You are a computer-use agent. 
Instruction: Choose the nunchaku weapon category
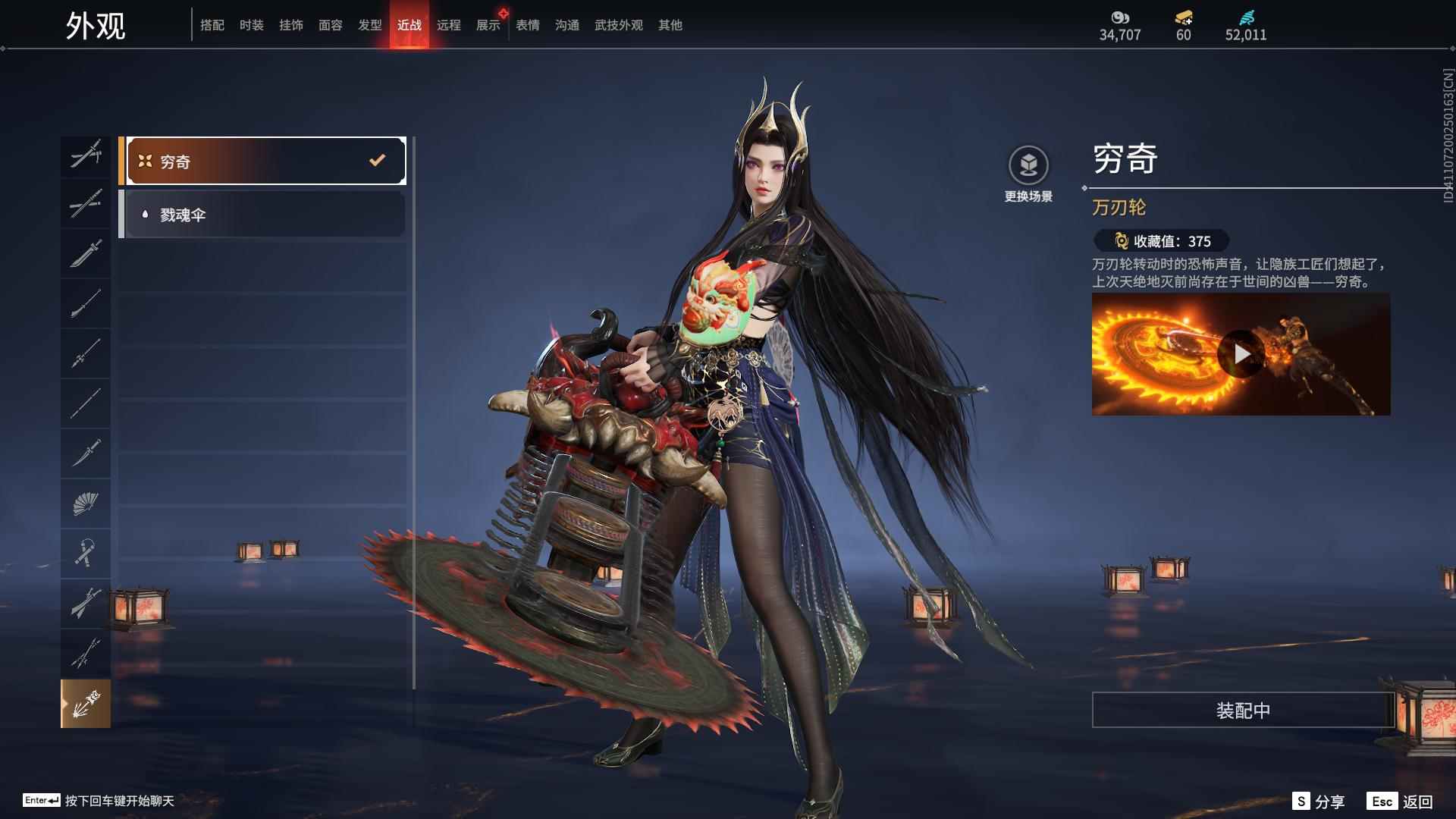(86, 553)
